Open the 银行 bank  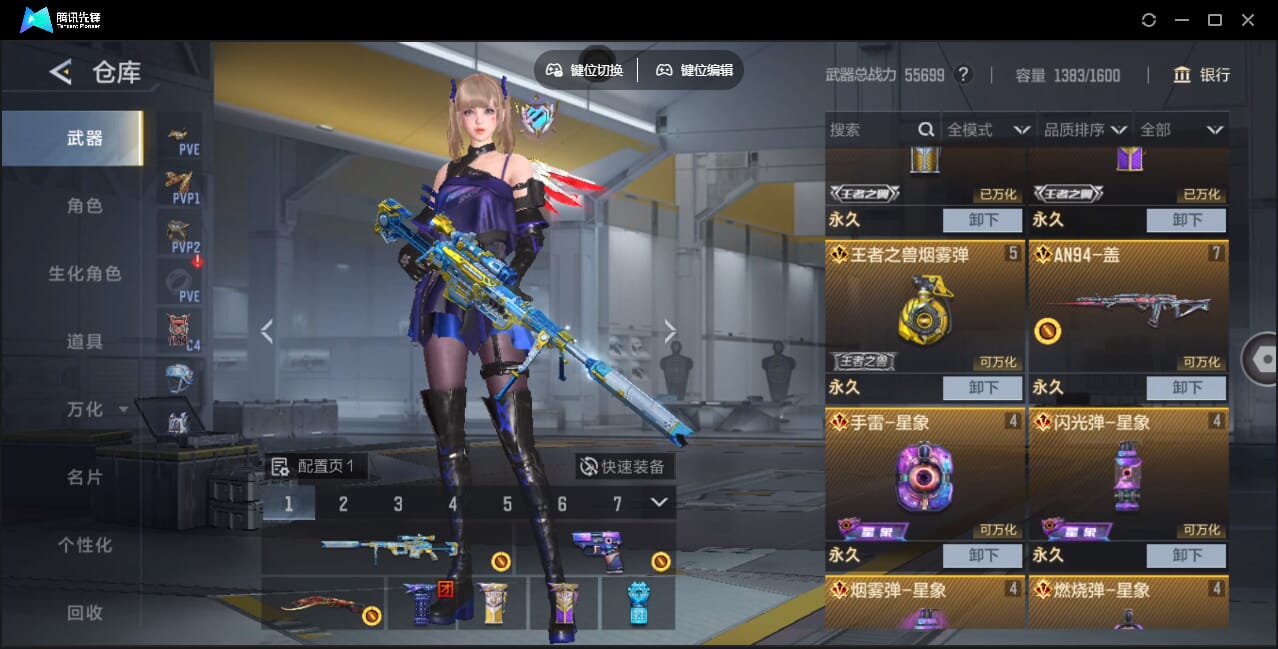click(x=1201, y=75)
